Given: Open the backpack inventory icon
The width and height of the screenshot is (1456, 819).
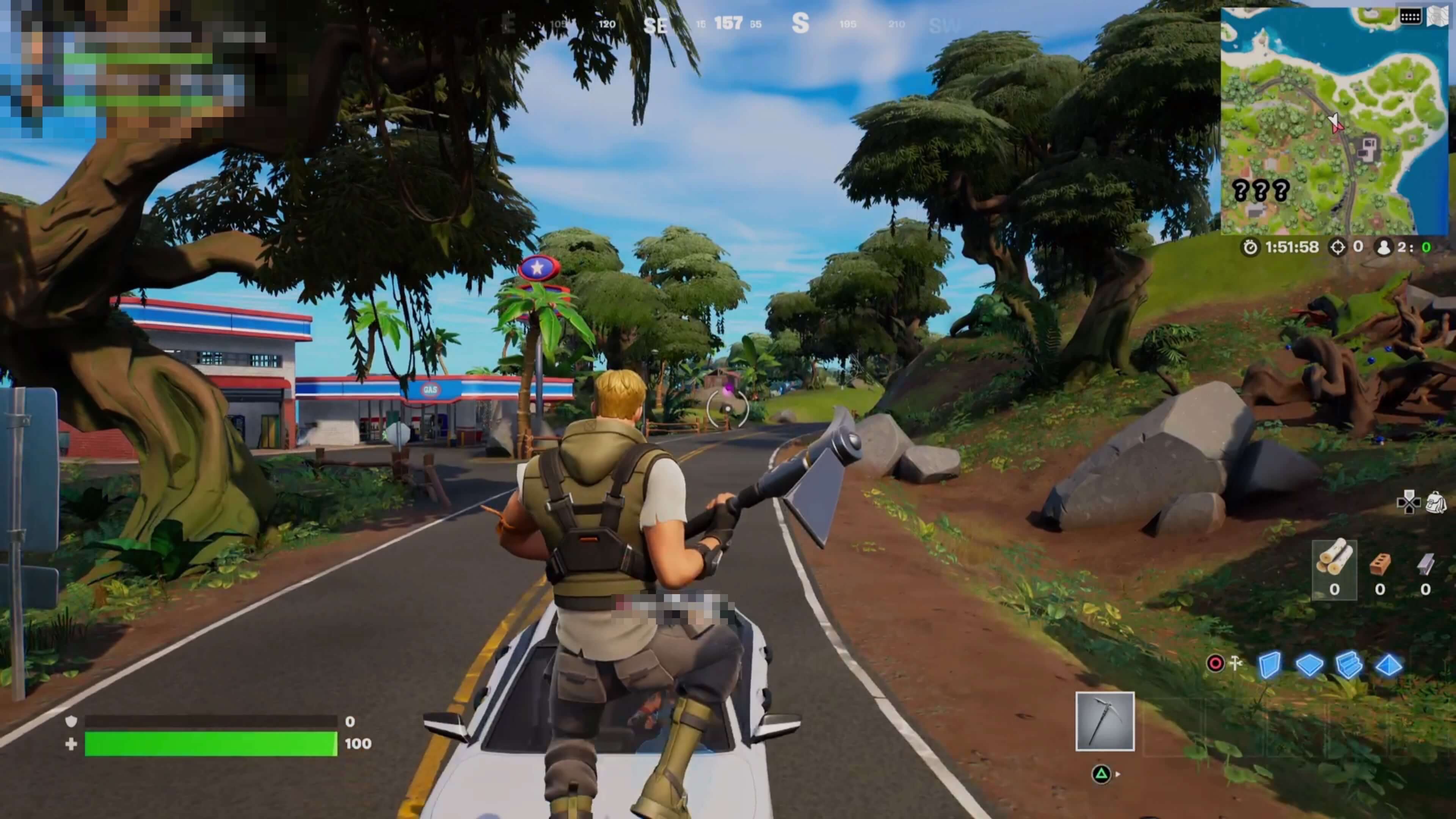Looking at the screenshot, I should coord(1436,501).
